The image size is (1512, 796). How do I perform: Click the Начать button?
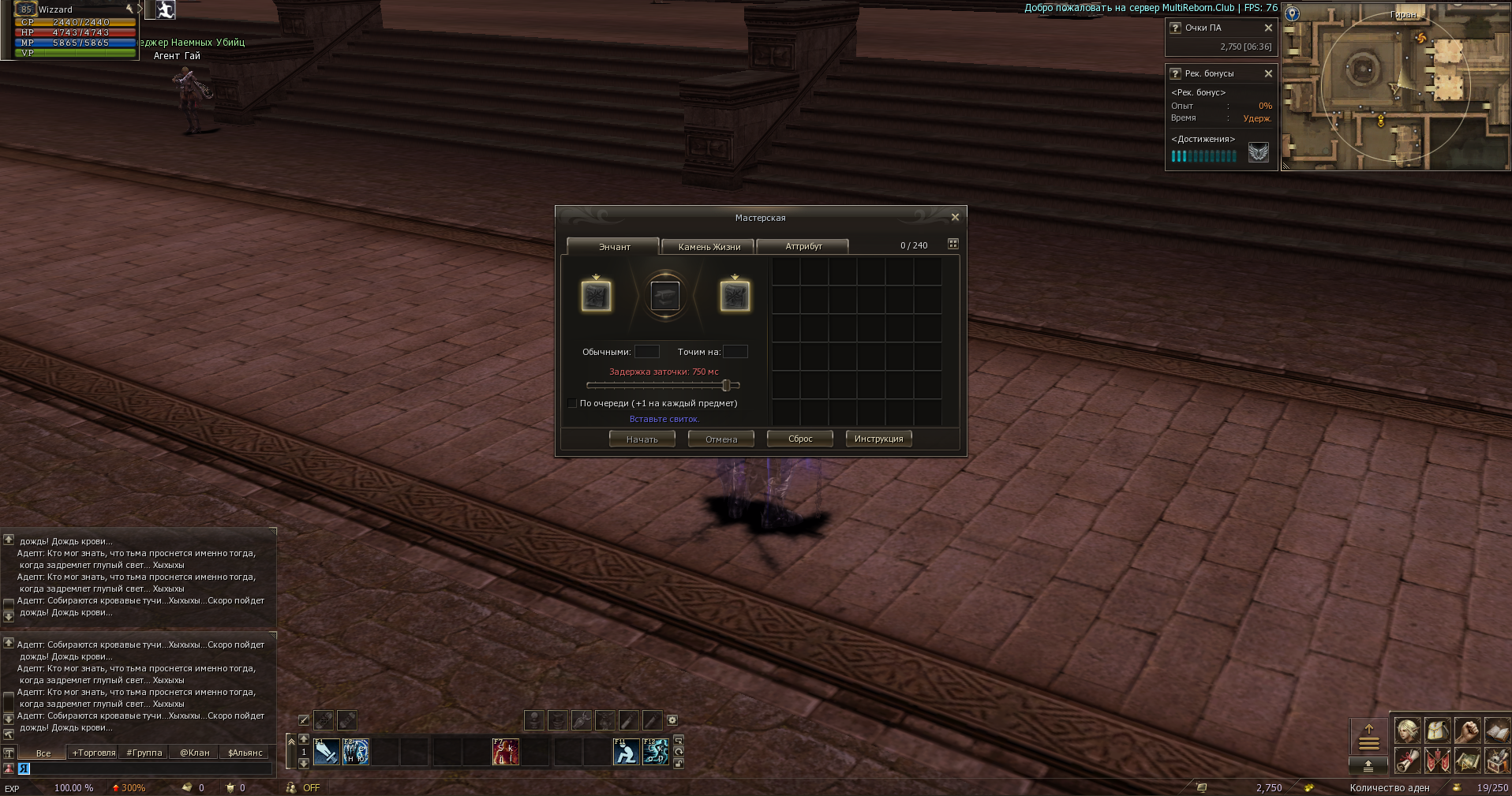tap(642, 439)
